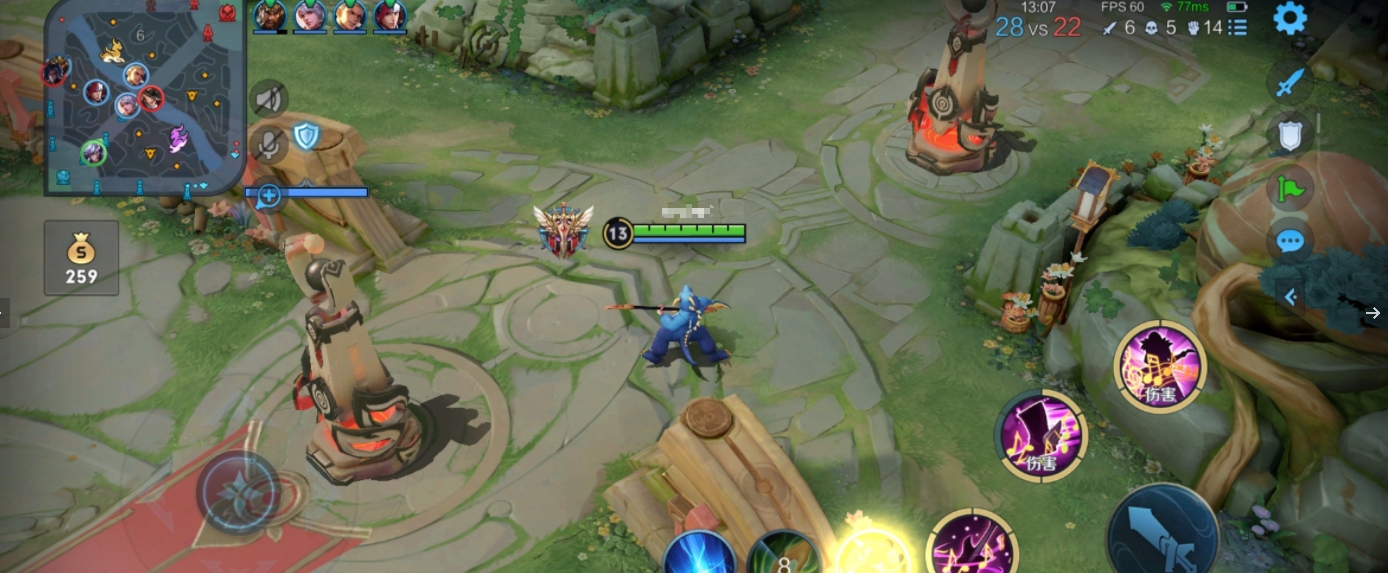
Task: Use the green skill showing 8
Action: coord(784,556)
